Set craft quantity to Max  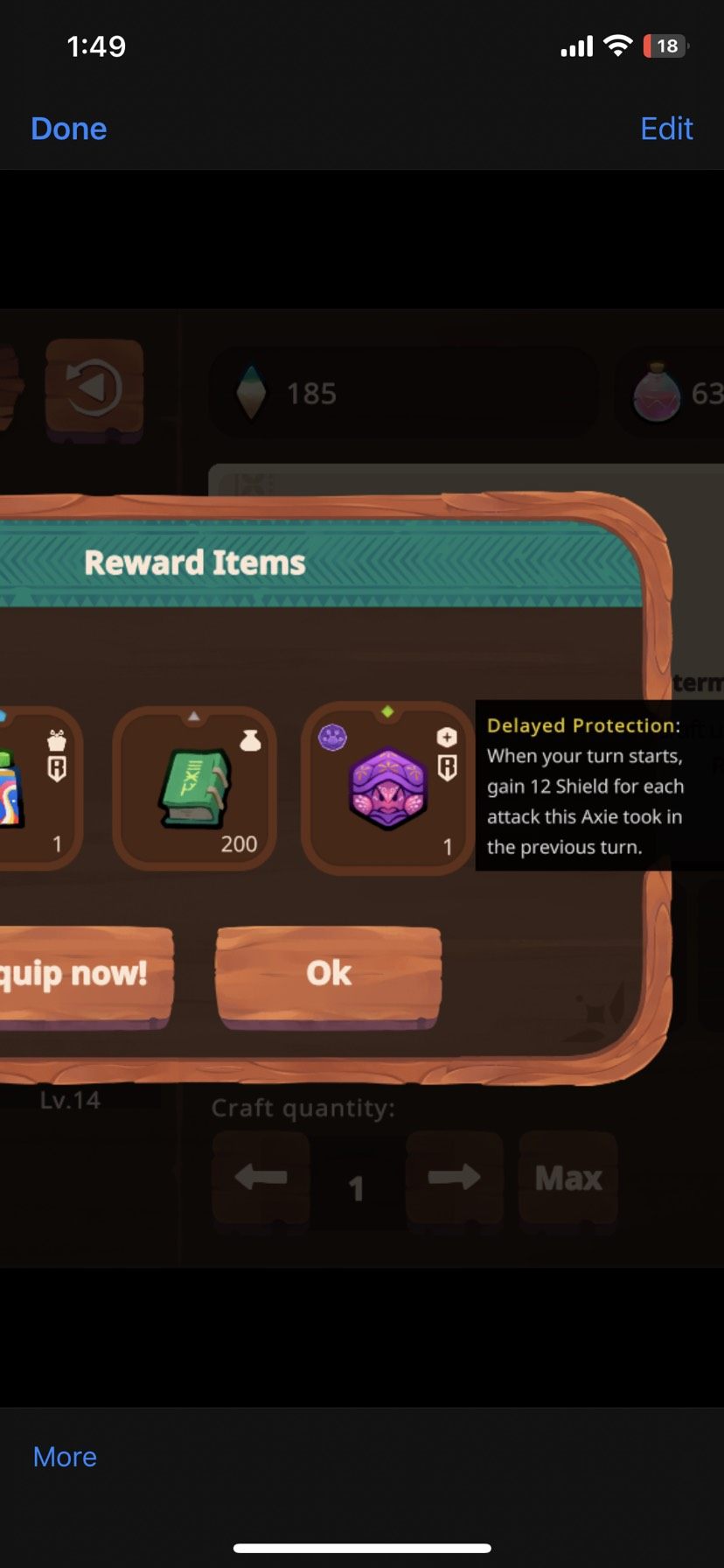tap(568, 1178)
